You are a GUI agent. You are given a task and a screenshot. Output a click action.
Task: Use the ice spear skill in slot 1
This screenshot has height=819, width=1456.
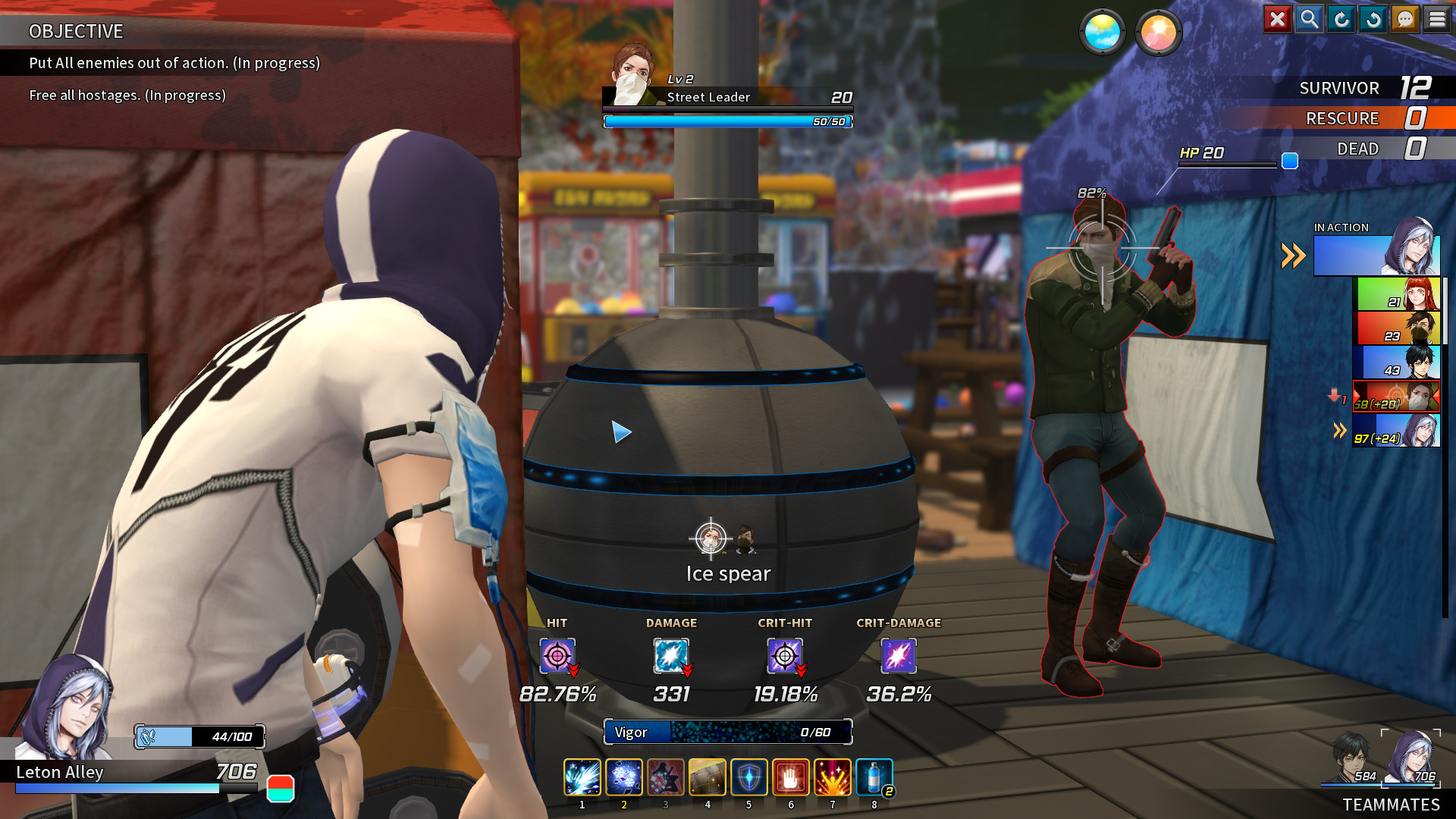(582, 777)
